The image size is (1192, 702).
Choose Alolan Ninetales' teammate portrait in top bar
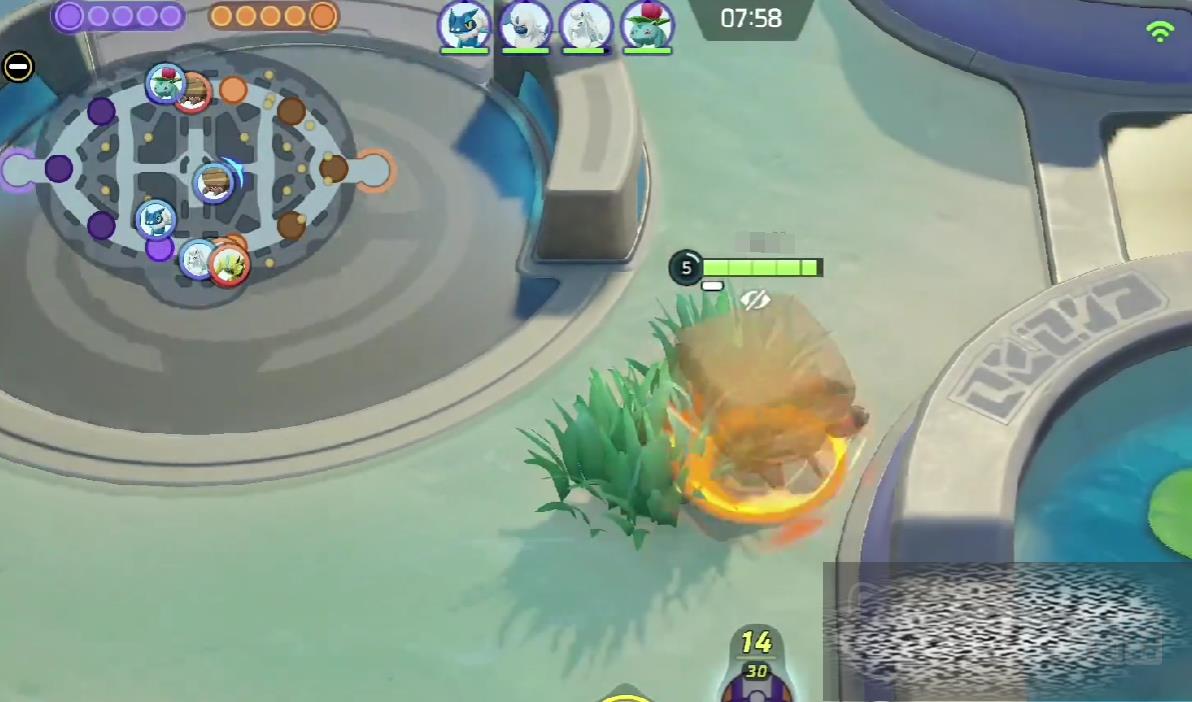pos(585,26)
